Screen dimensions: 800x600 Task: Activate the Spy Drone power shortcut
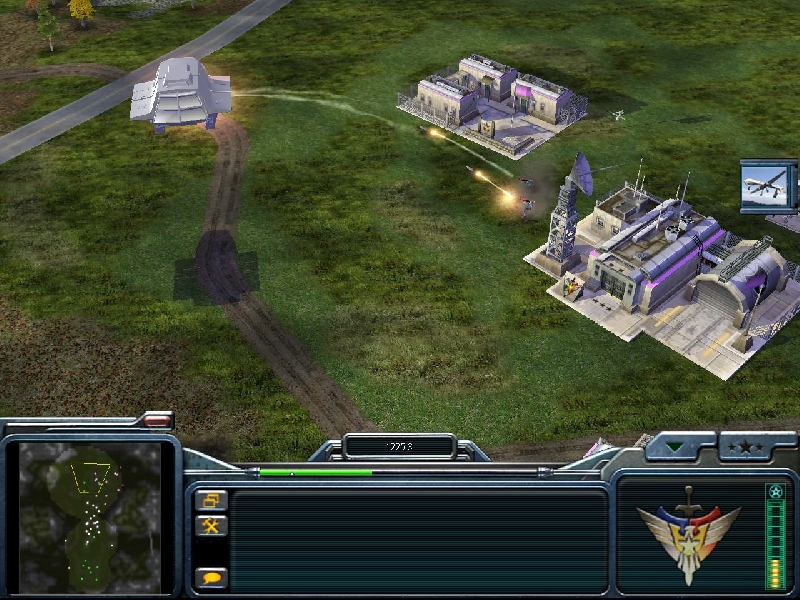pyautogui.click(x=768, y=186)
